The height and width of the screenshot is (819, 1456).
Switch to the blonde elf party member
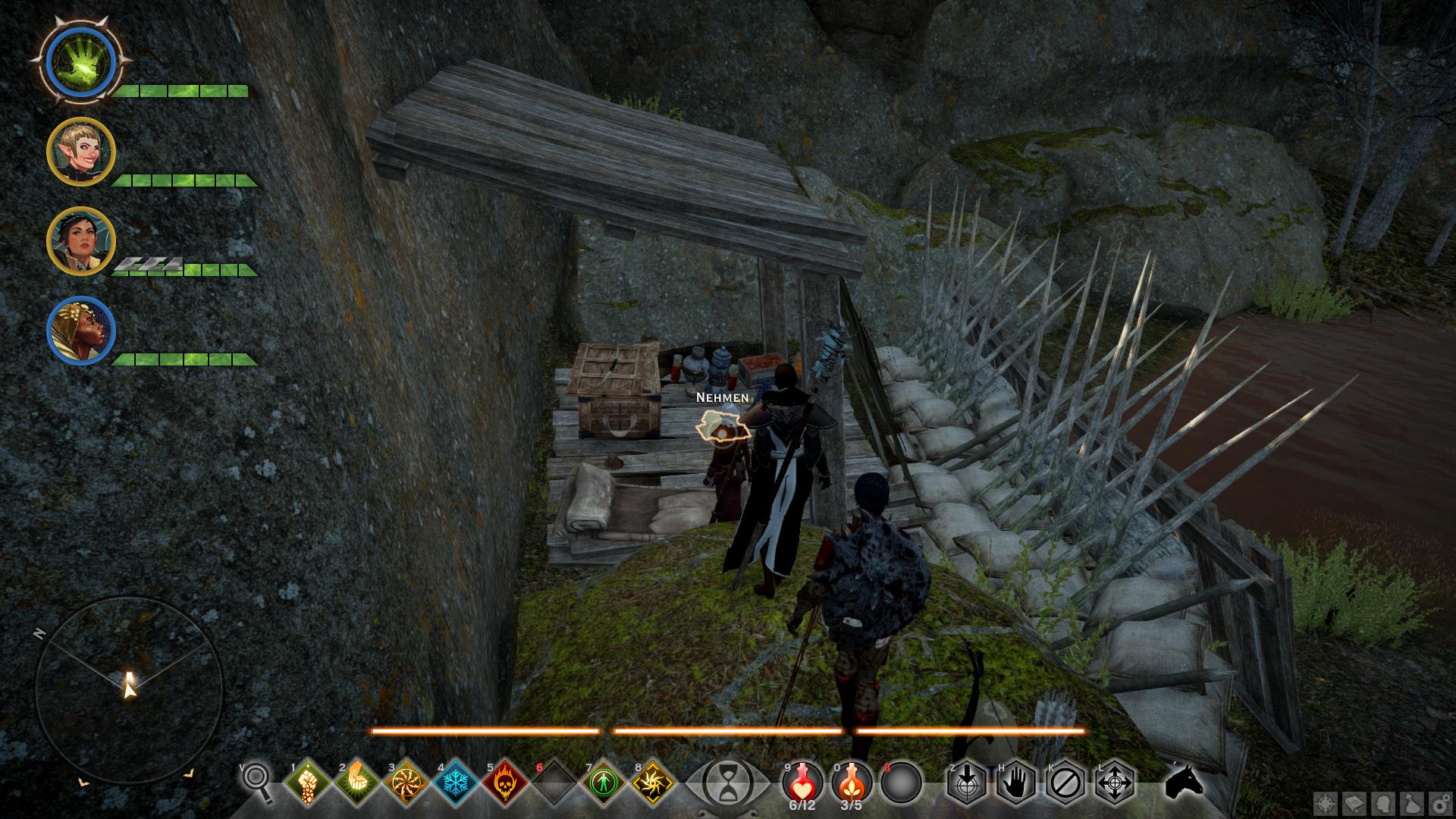tap(80, 152)
